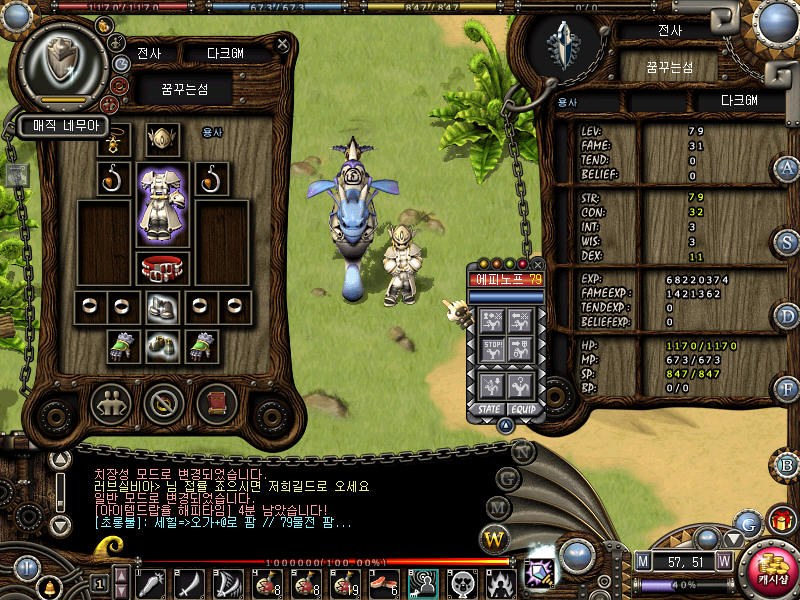Click the red book button in equipment panel
This screenshot has width=800, height=600.
pos(211,403)
